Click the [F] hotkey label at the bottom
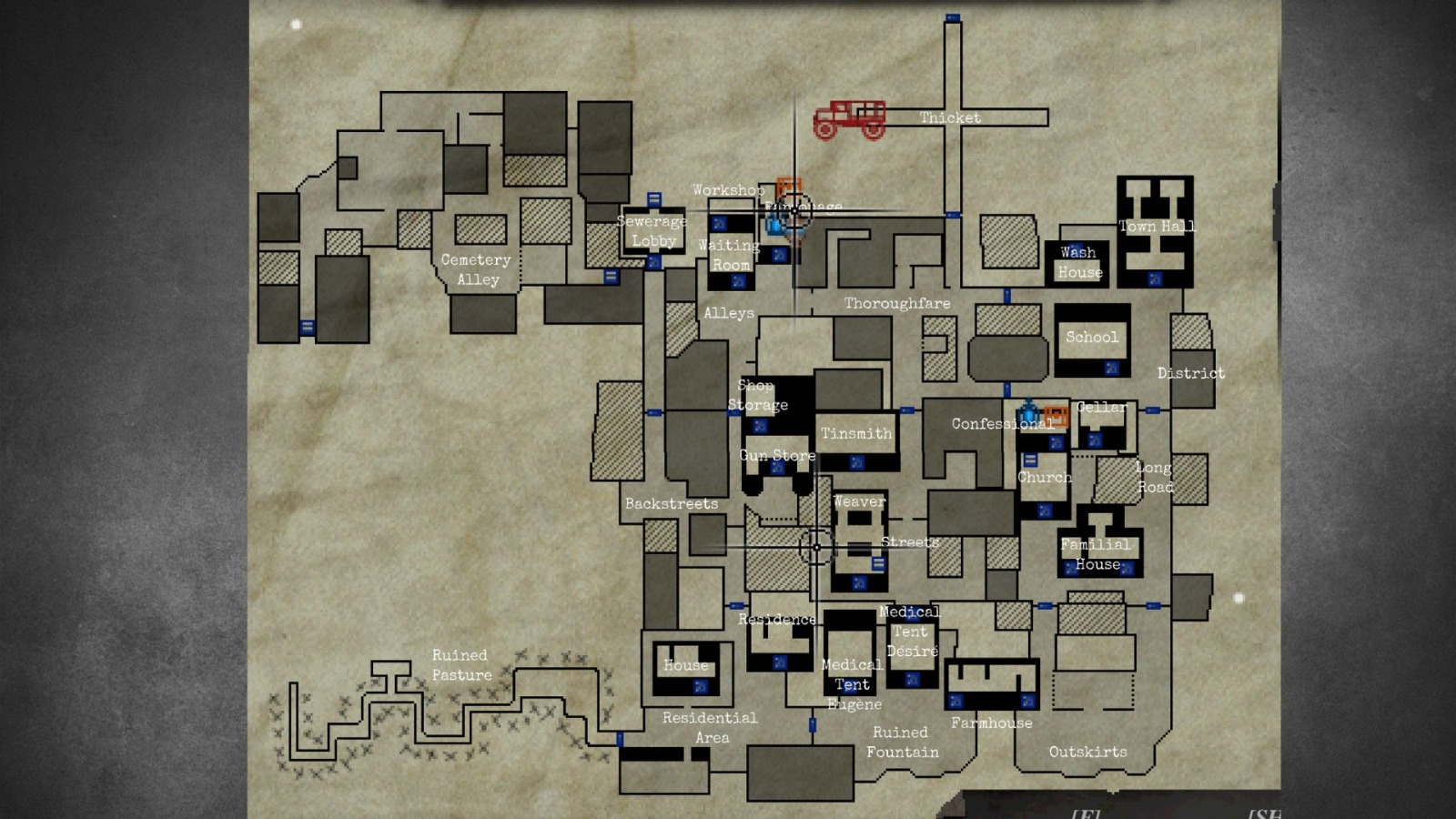Screen dimensions: 1456x819 pos(1086,813)
